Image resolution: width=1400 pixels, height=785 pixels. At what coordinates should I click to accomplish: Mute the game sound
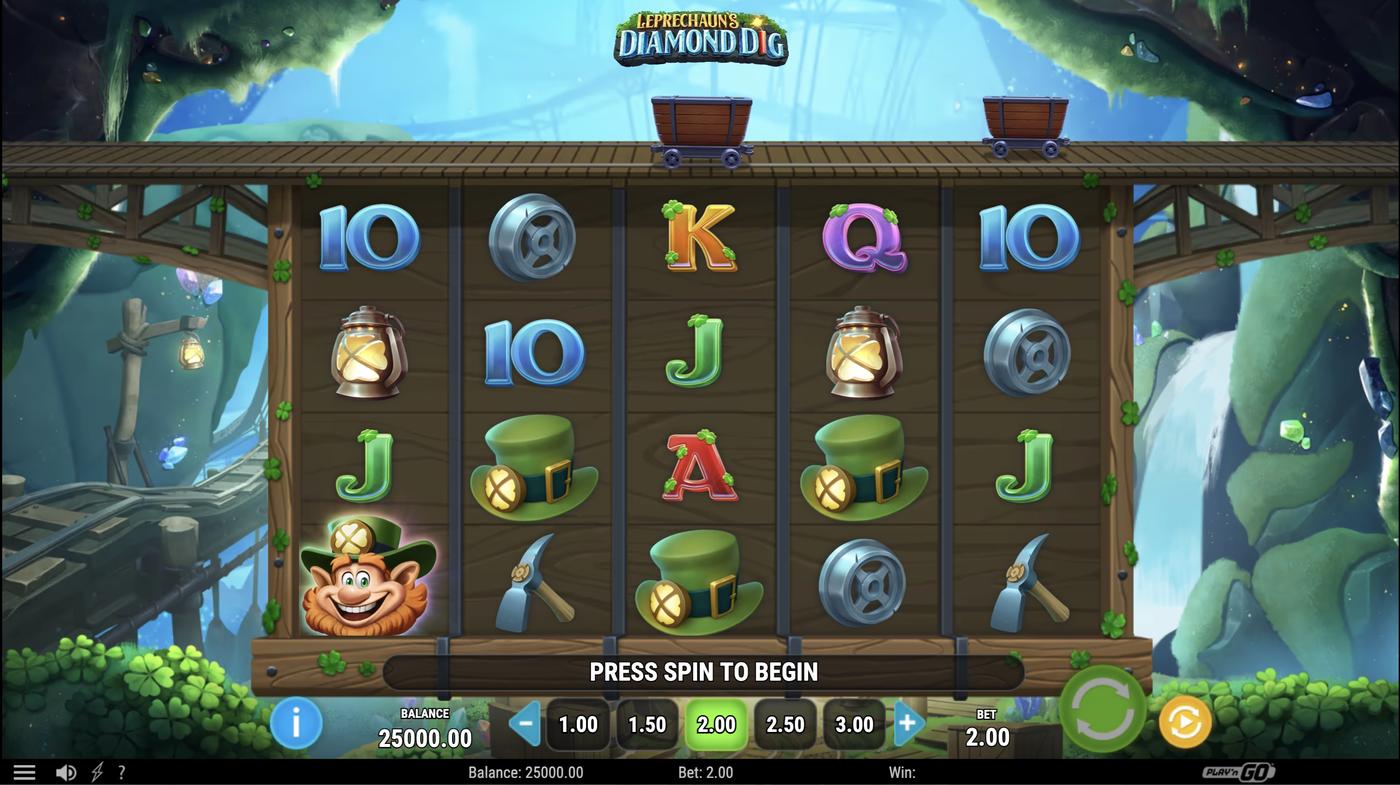point(66,771)
